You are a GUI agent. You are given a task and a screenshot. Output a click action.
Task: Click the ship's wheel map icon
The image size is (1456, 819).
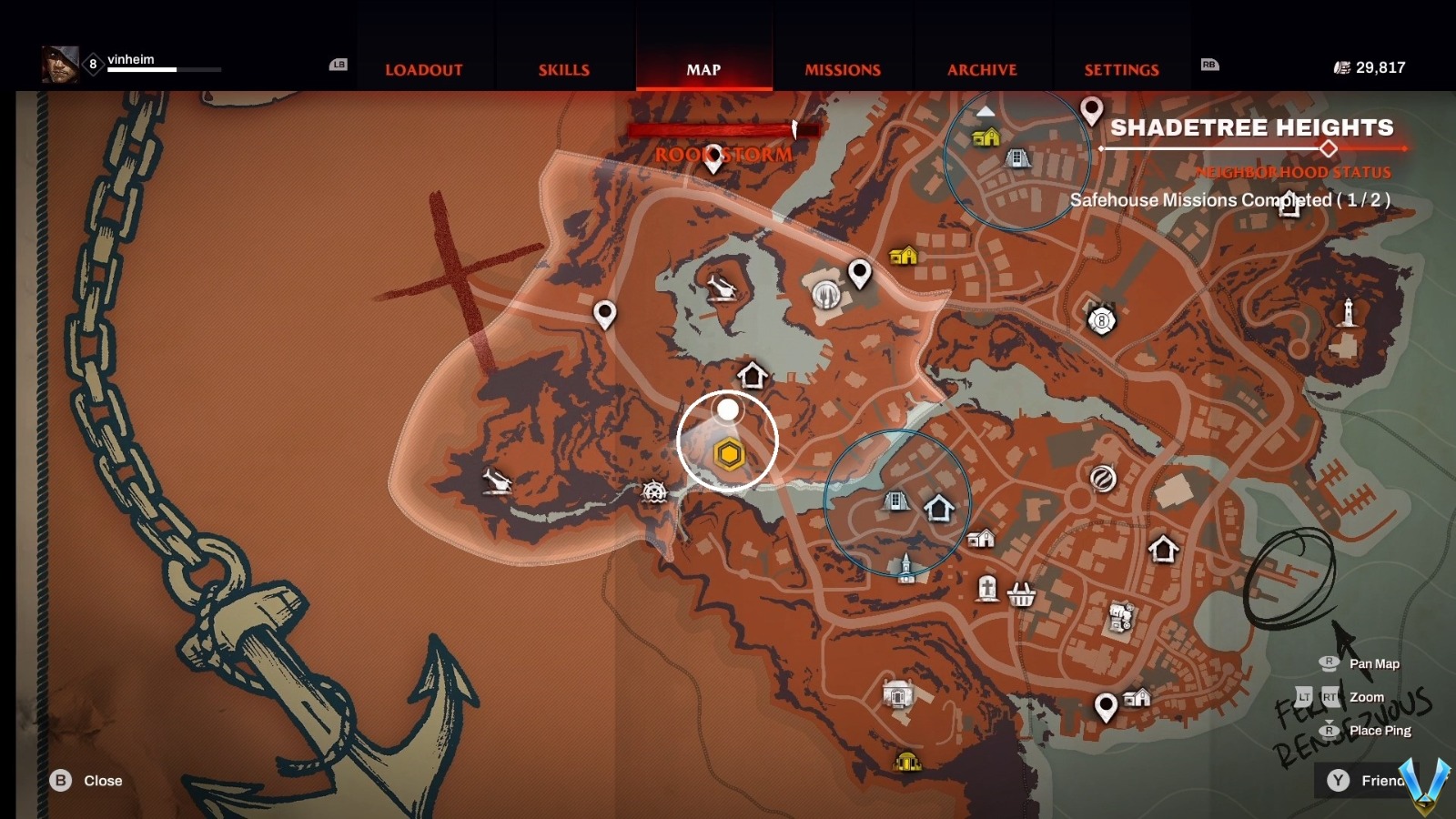(x=654, y=492)
